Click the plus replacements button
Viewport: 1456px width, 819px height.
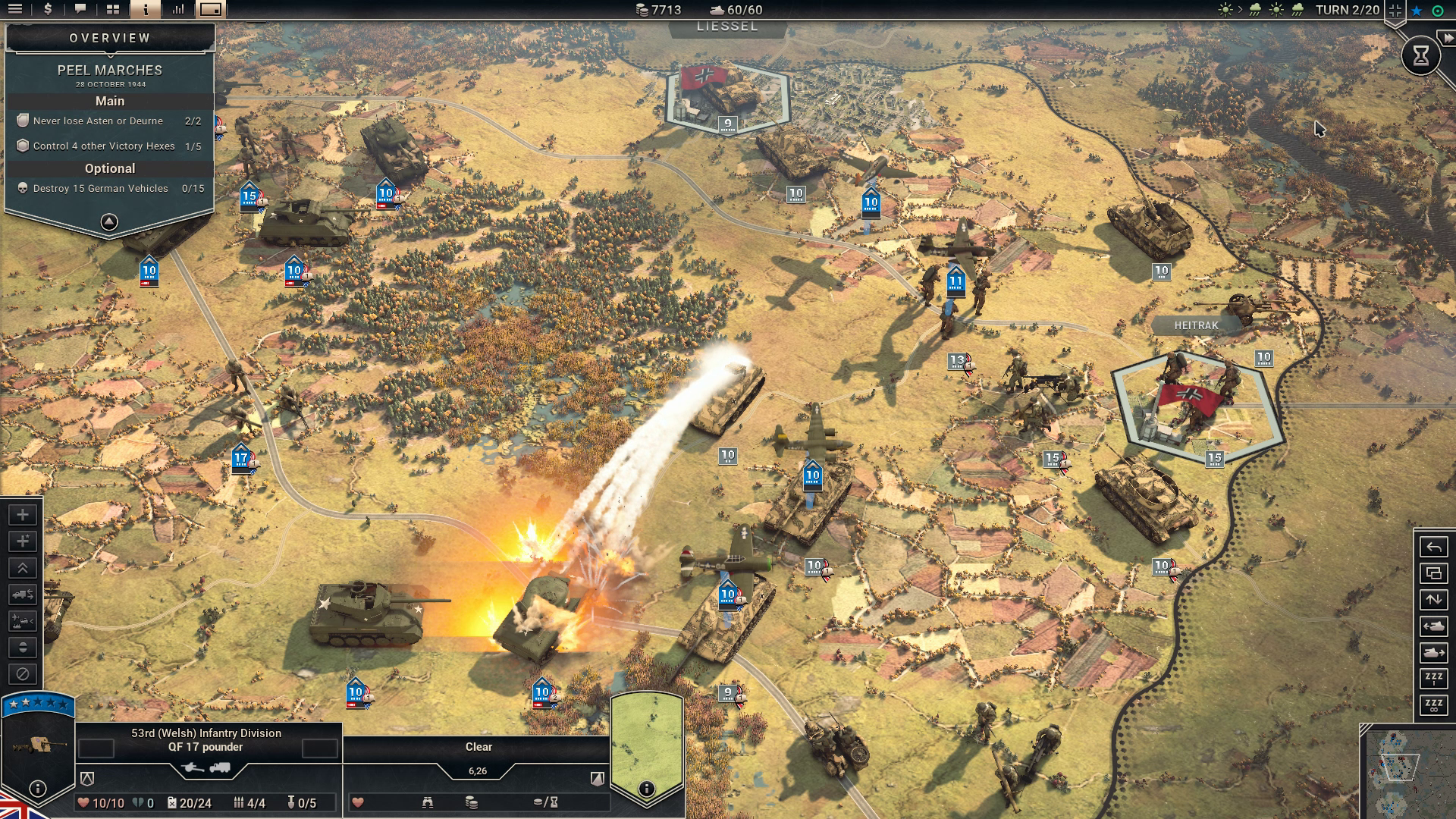pos(23,515)
